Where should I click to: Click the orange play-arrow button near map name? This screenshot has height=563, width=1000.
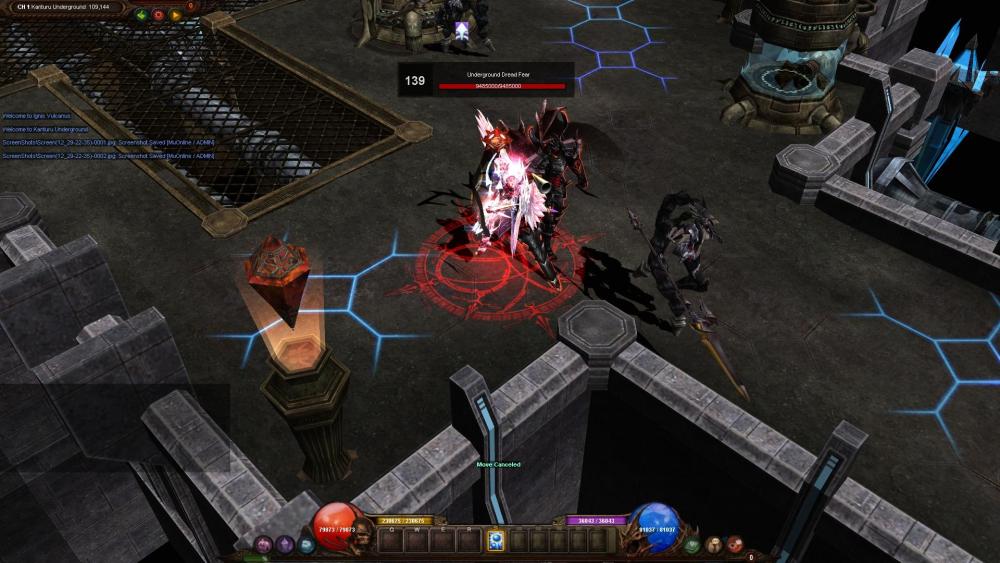point(175,15)
